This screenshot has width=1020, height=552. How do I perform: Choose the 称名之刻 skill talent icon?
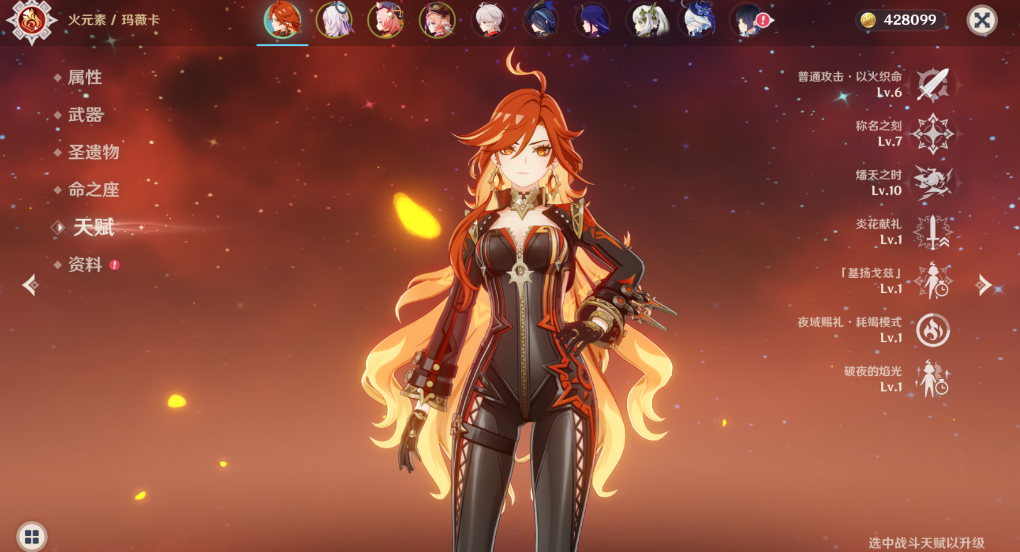tap(933, 134)
